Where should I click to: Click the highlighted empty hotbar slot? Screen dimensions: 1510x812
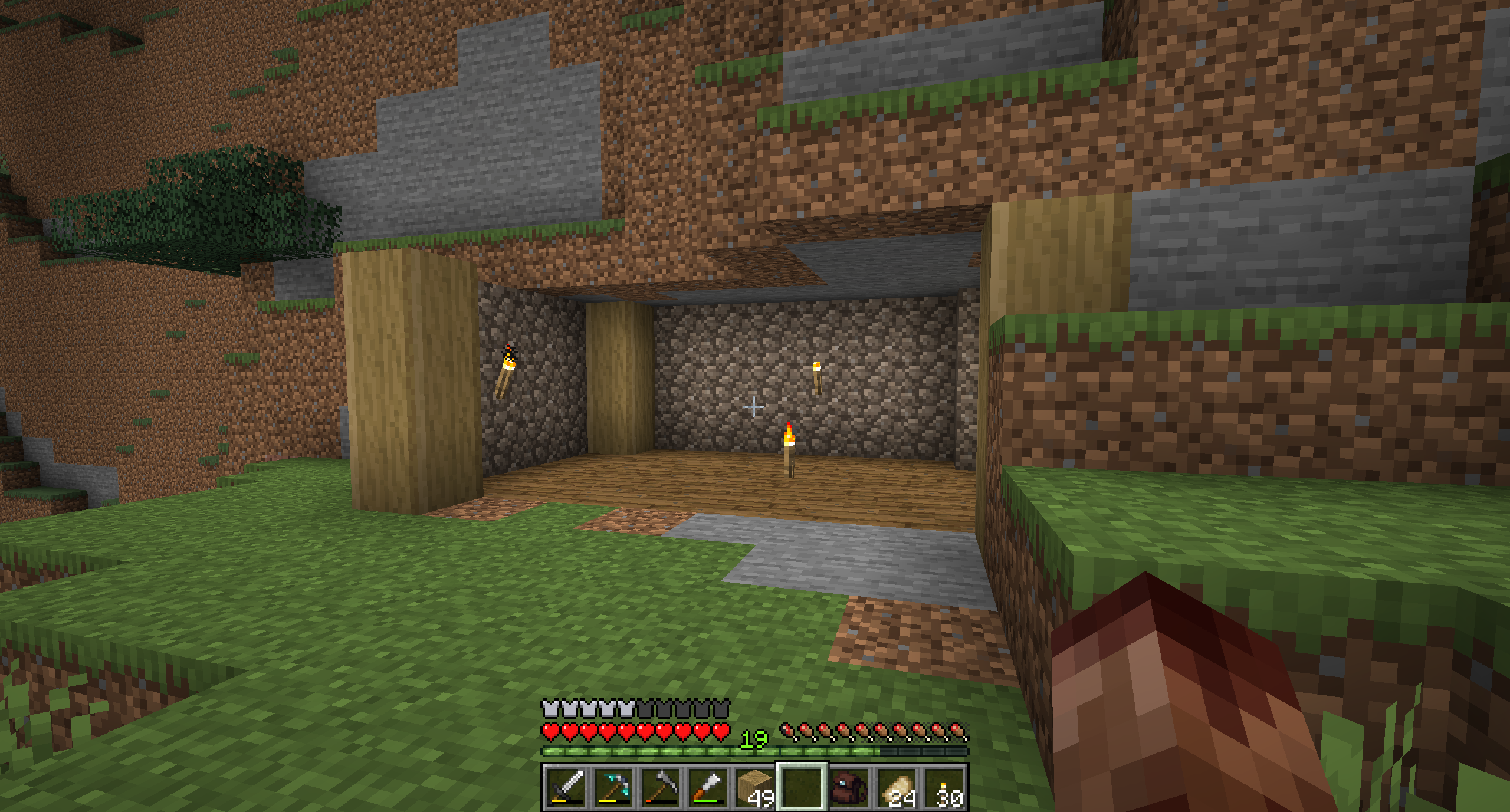coord(802,788)
